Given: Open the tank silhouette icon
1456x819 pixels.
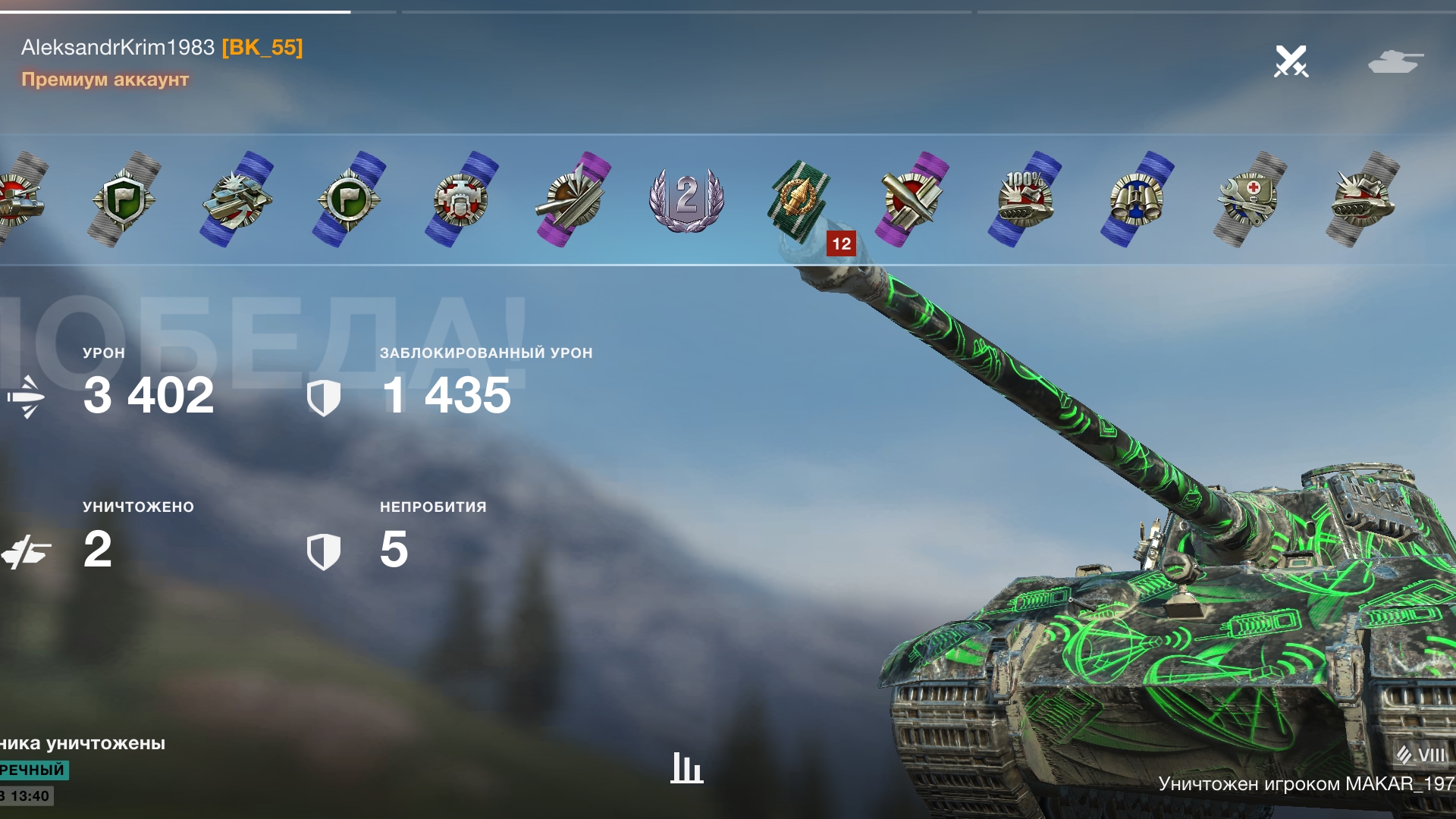Looking at the screenshot, I should click(1395, 61).
